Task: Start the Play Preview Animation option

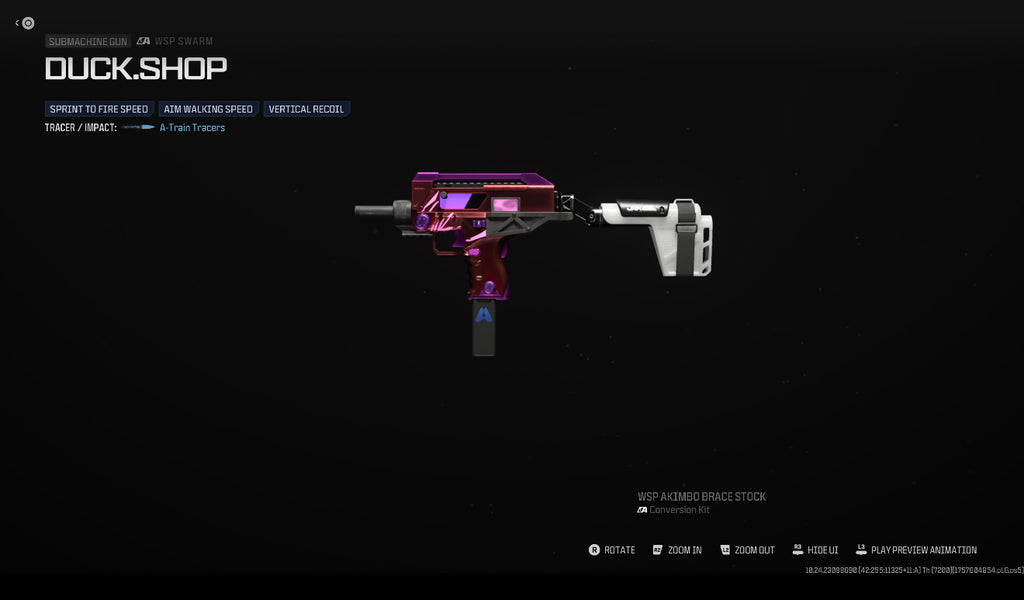Action: [x=916, y=550]
